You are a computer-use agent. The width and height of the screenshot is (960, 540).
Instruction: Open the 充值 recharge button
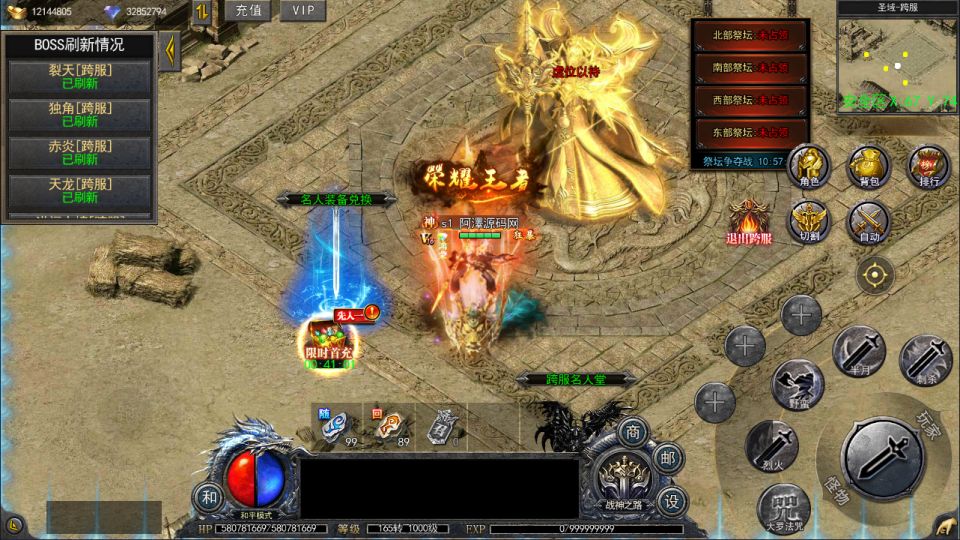(247, 11)
